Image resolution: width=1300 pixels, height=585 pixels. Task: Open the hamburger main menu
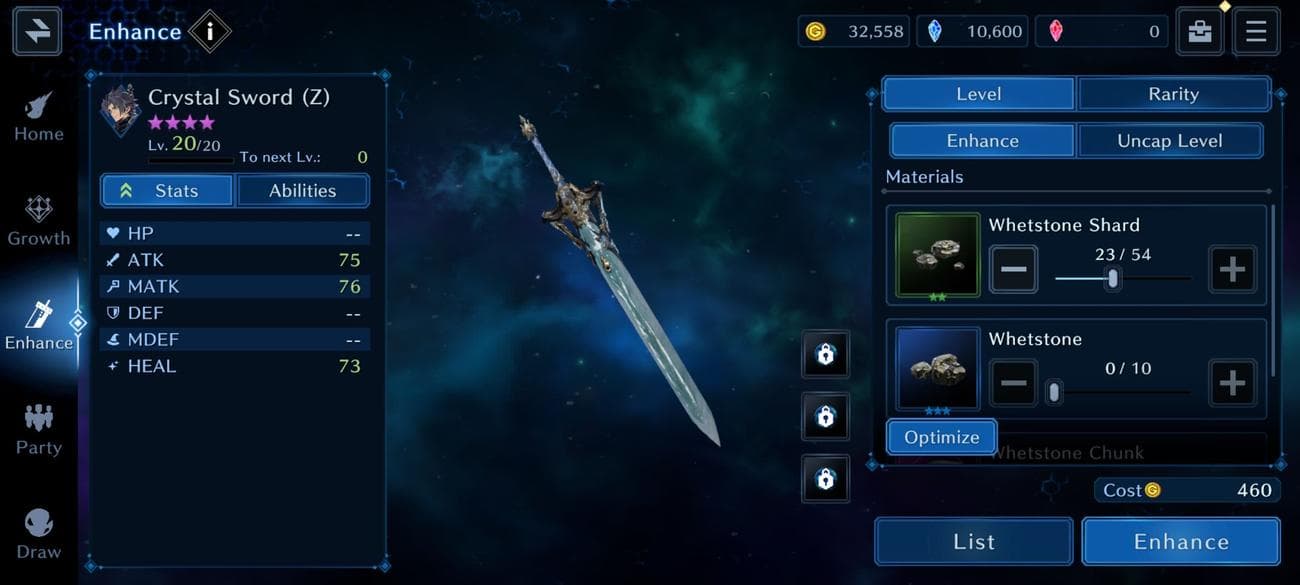click(x=1255, y=31)
